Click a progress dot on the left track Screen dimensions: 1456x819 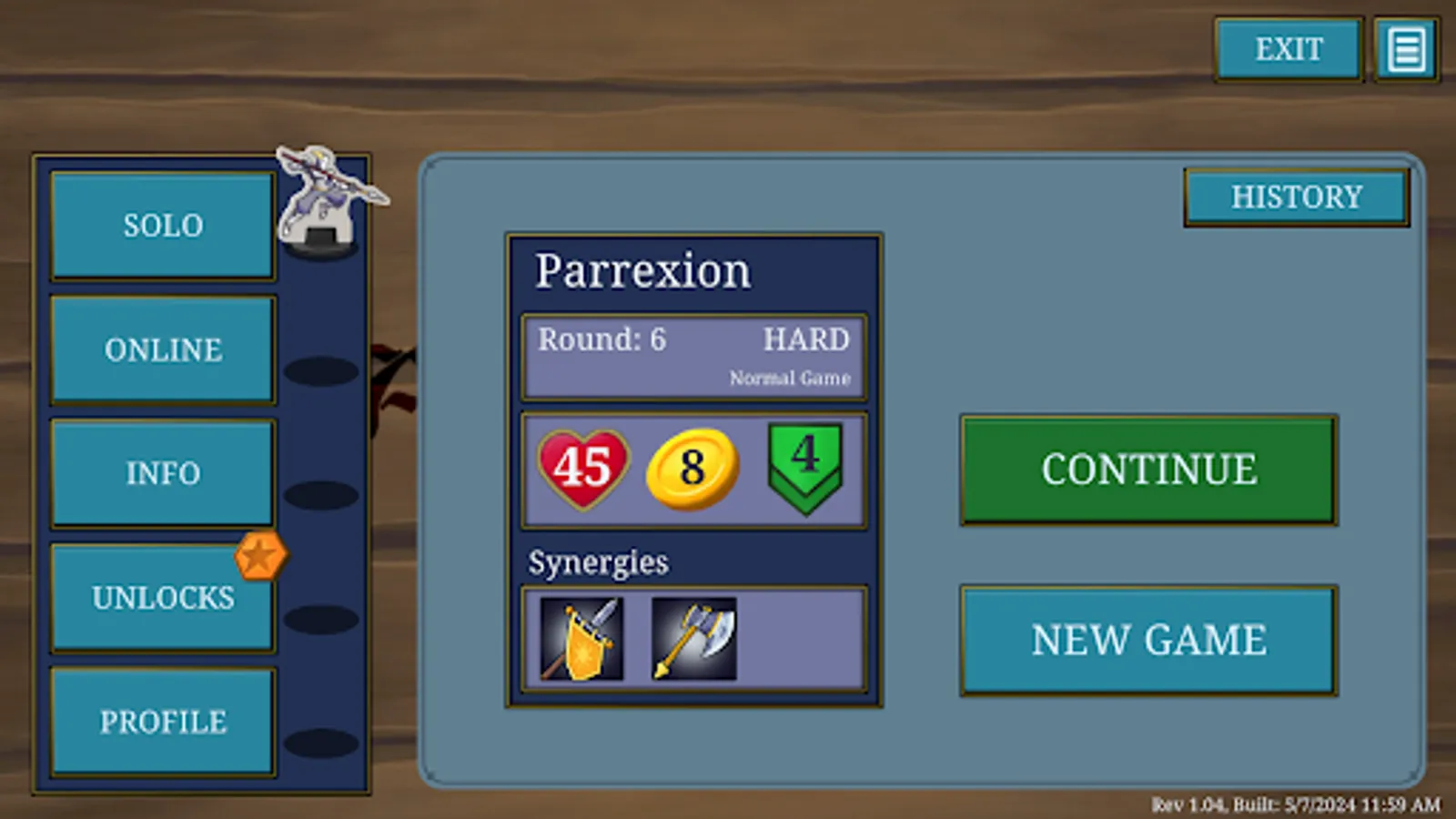pos(323,370)
